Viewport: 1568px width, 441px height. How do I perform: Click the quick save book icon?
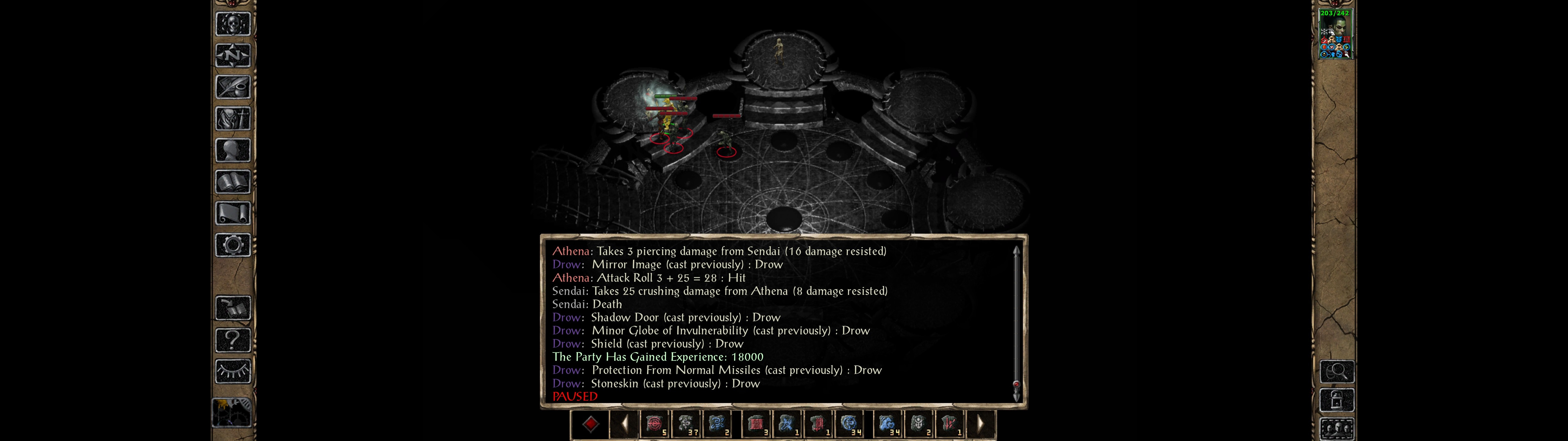233,308
